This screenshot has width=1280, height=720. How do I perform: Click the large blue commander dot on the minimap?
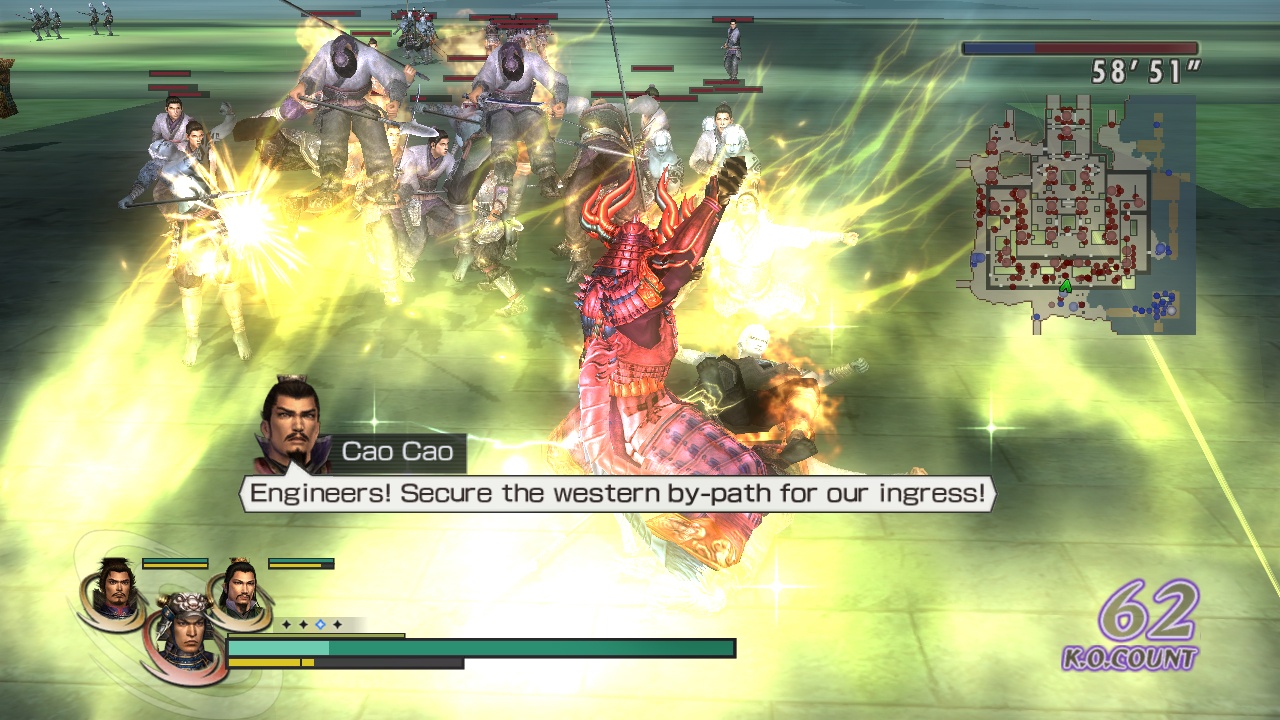click(1160, 249)
